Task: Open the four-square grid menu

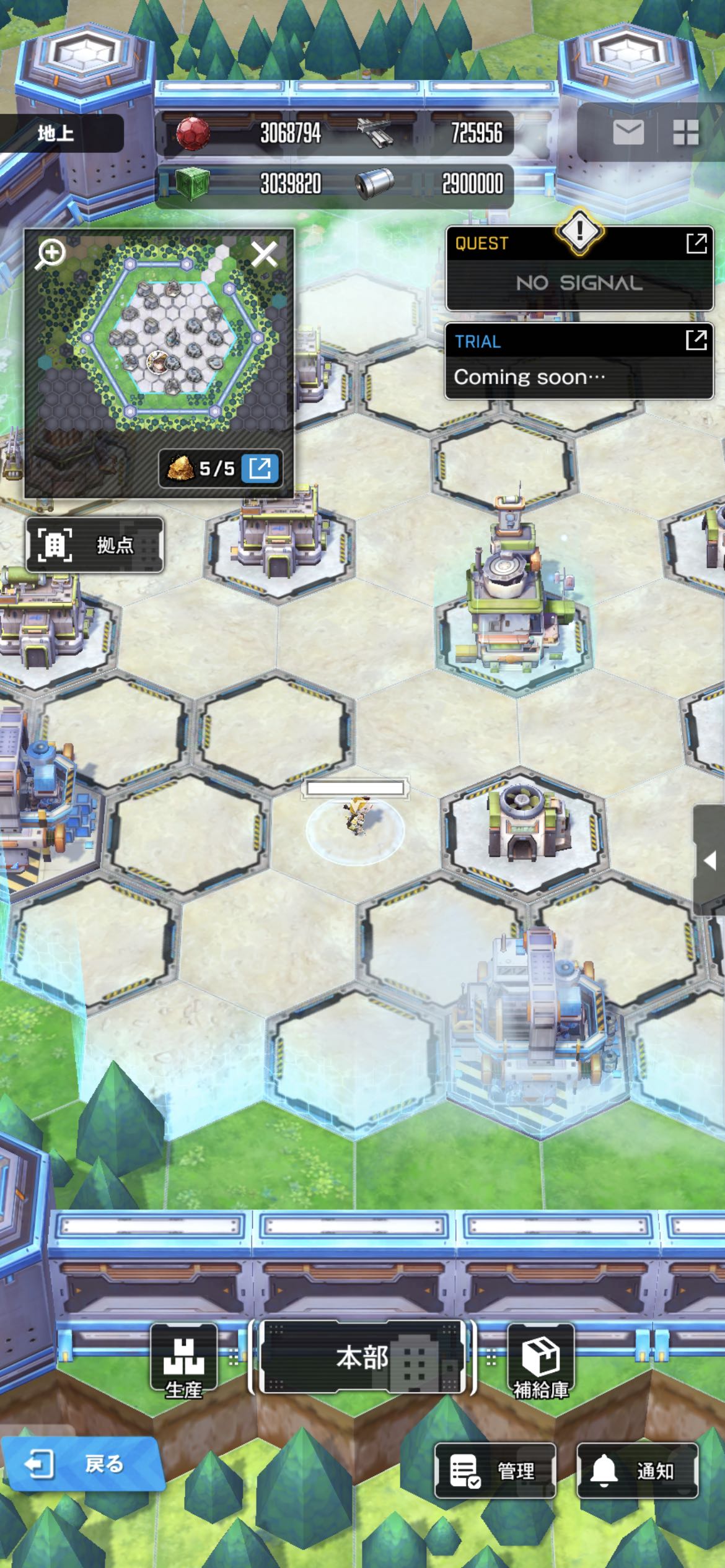Action: coord(685,133)
